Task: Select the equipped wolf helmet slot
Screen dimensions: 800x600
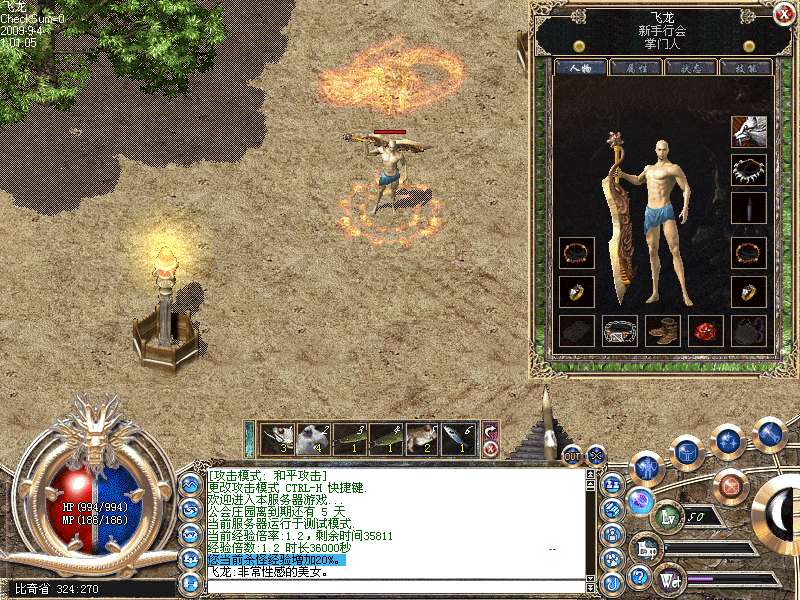Action: click(748, 131)
